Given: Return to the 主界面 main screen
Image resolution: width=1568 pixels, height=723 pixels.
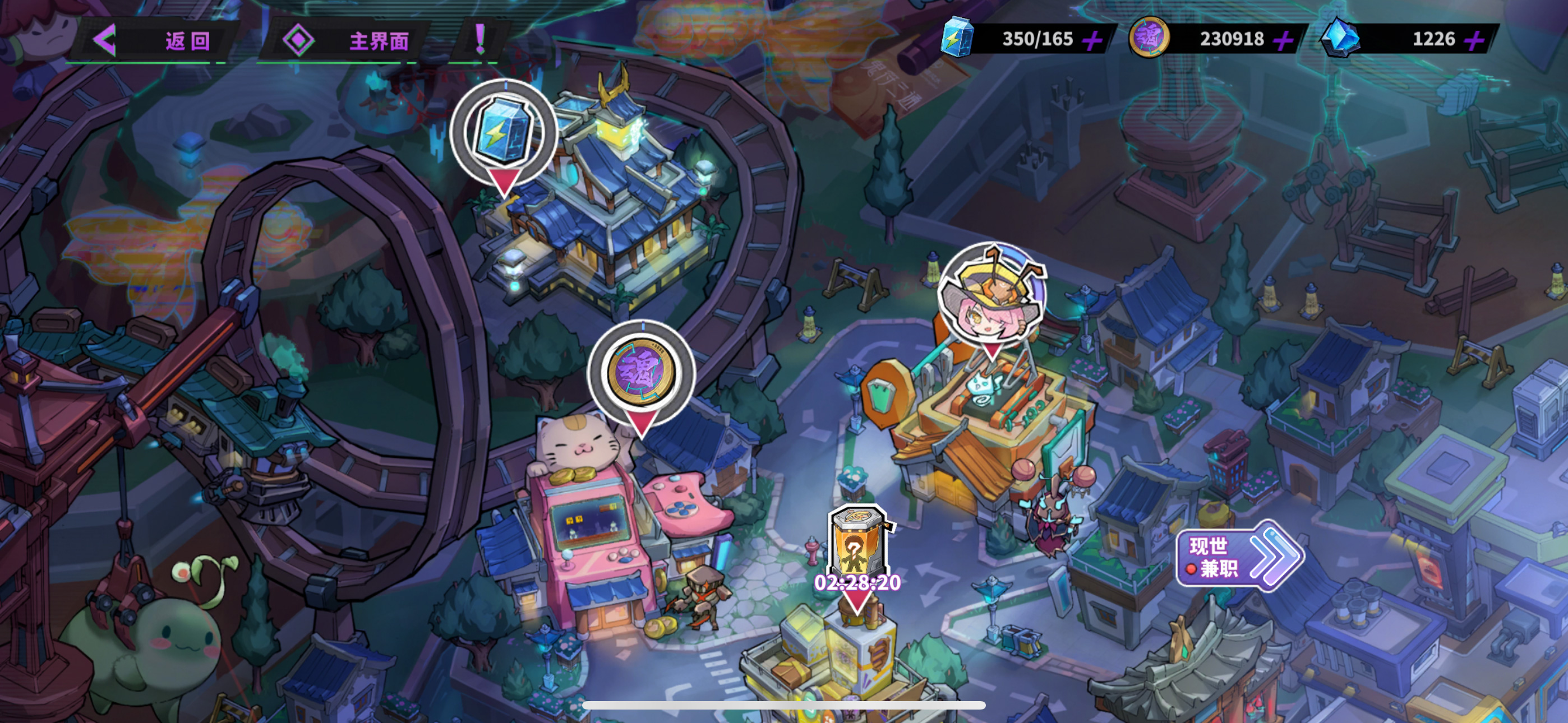Looking at the screenshot, I should [347, 41].
